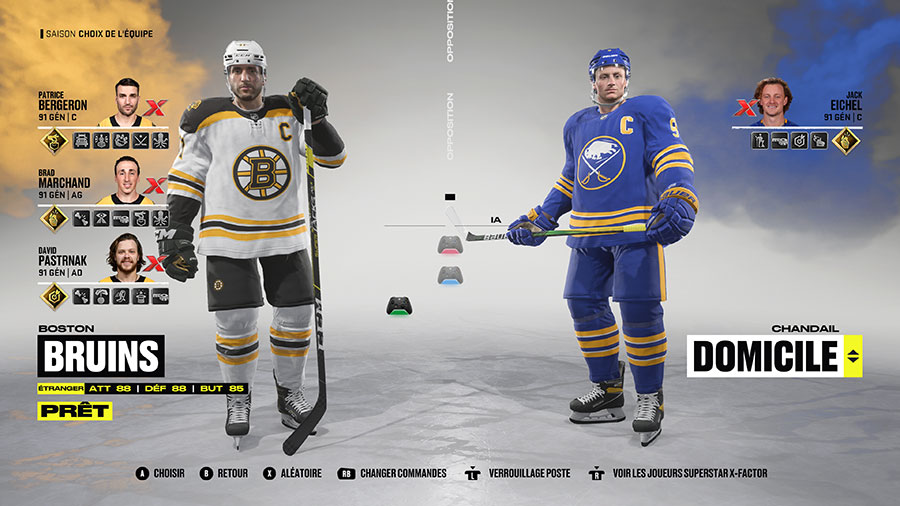Open Bergeron's gold diamond X-Factor icon
The image size is (900, 506).
click(x=53, y=141)
